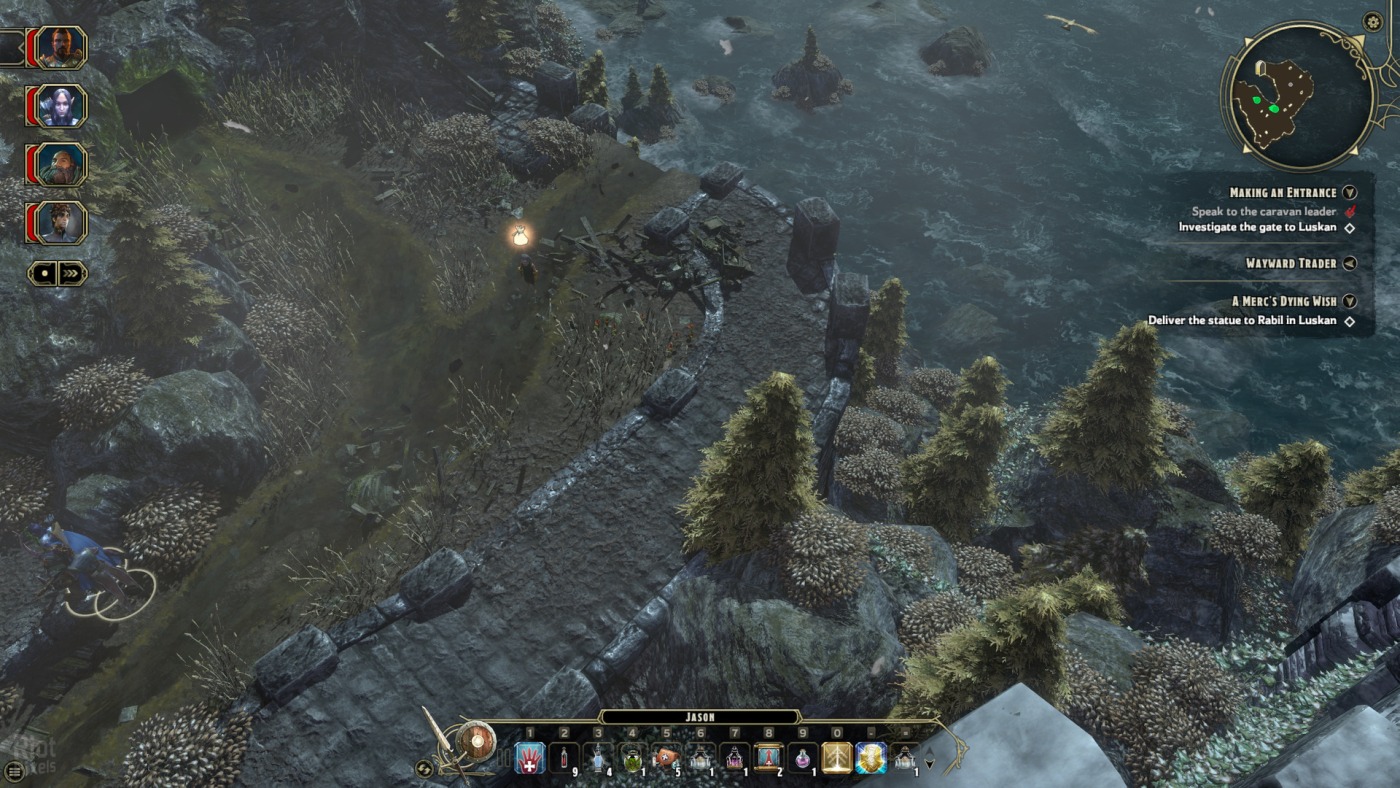
Task: Activate the golden rune ability in slot 0
Action: click(836, 758)
